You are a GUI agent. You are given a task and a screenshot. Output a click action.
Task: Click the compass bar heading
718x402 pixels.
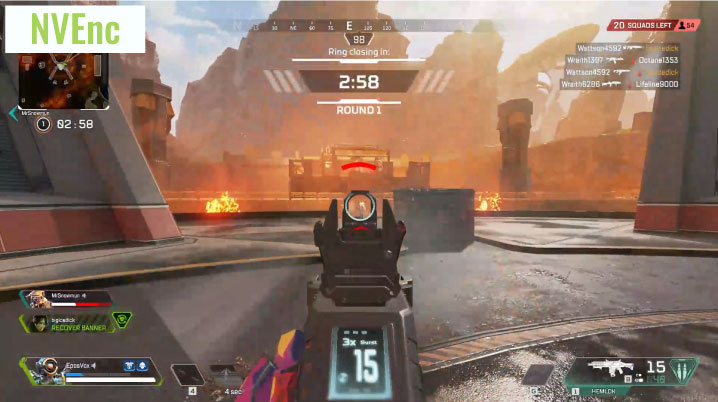[x=349, y=27]
